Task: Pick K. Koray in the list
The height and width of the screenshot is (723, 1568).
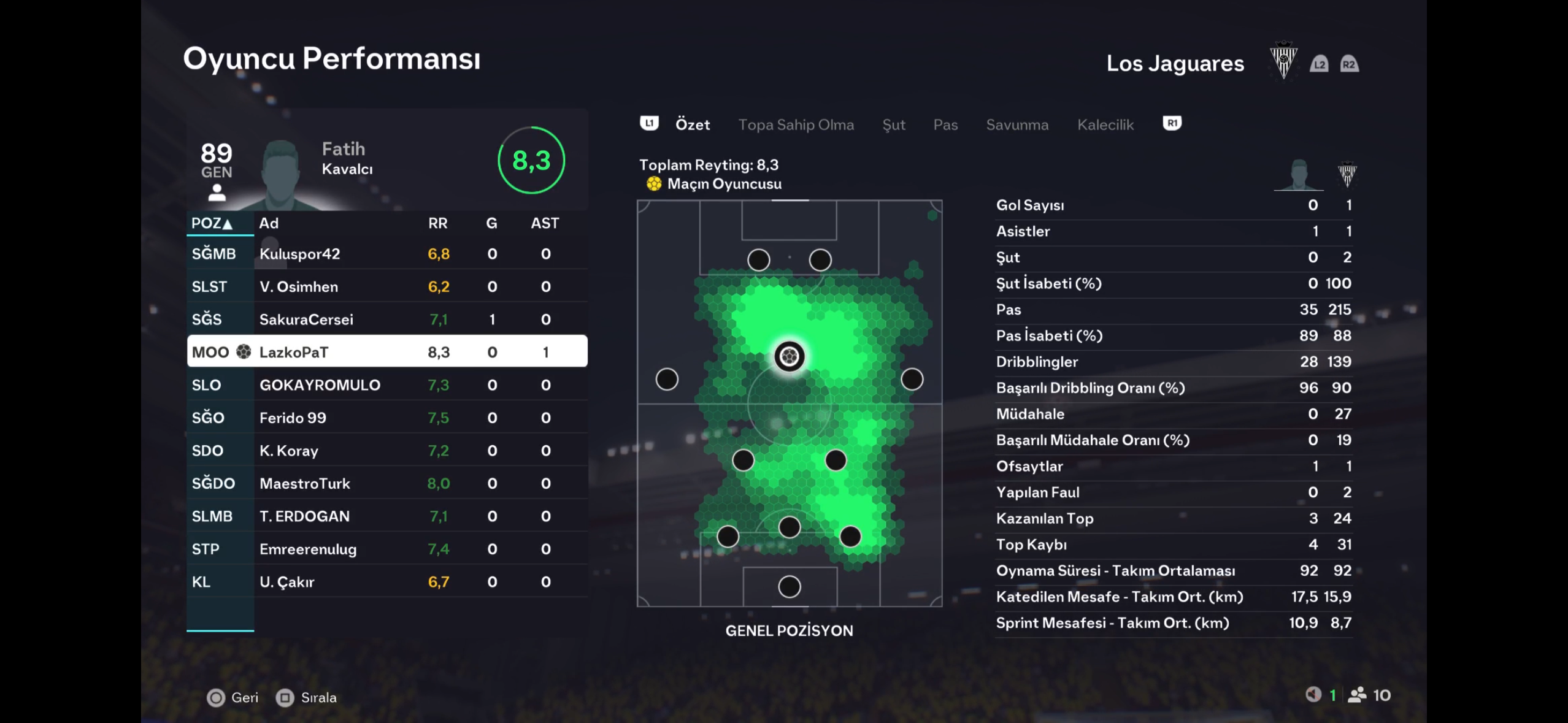Action: coord(386,451)
